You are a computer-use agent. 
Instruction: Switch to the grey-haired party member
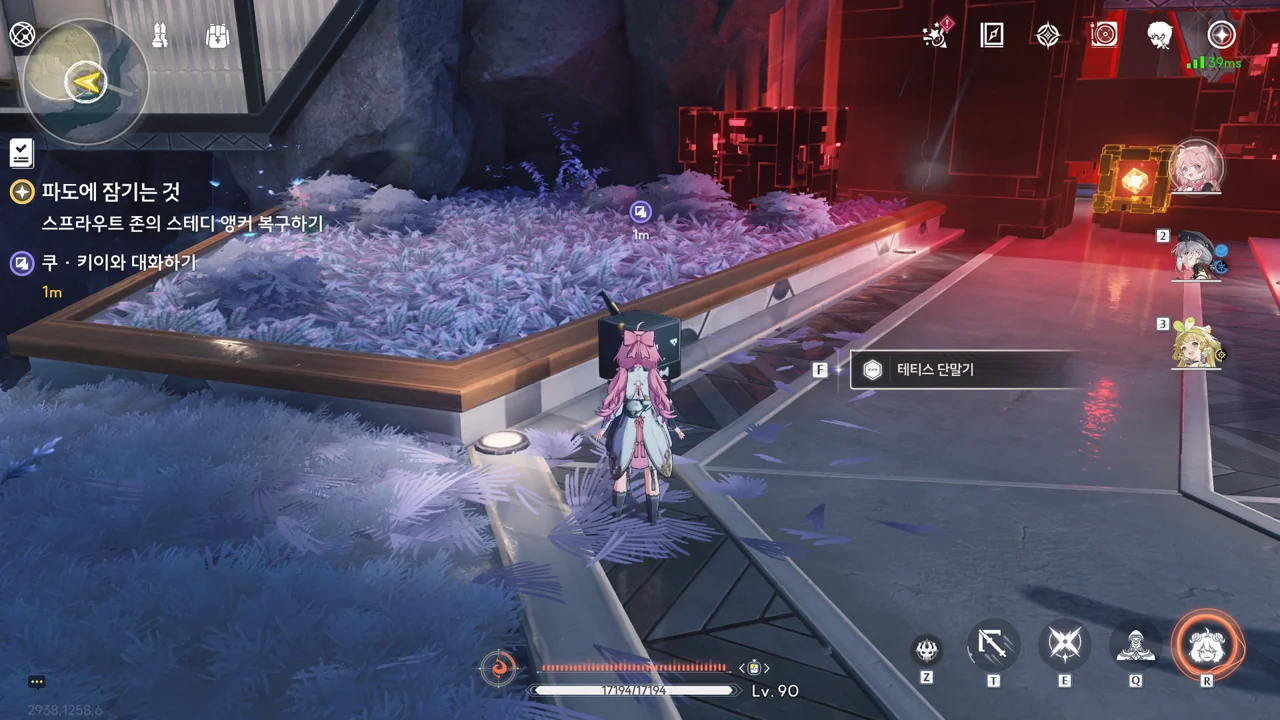pos(1196,256)
